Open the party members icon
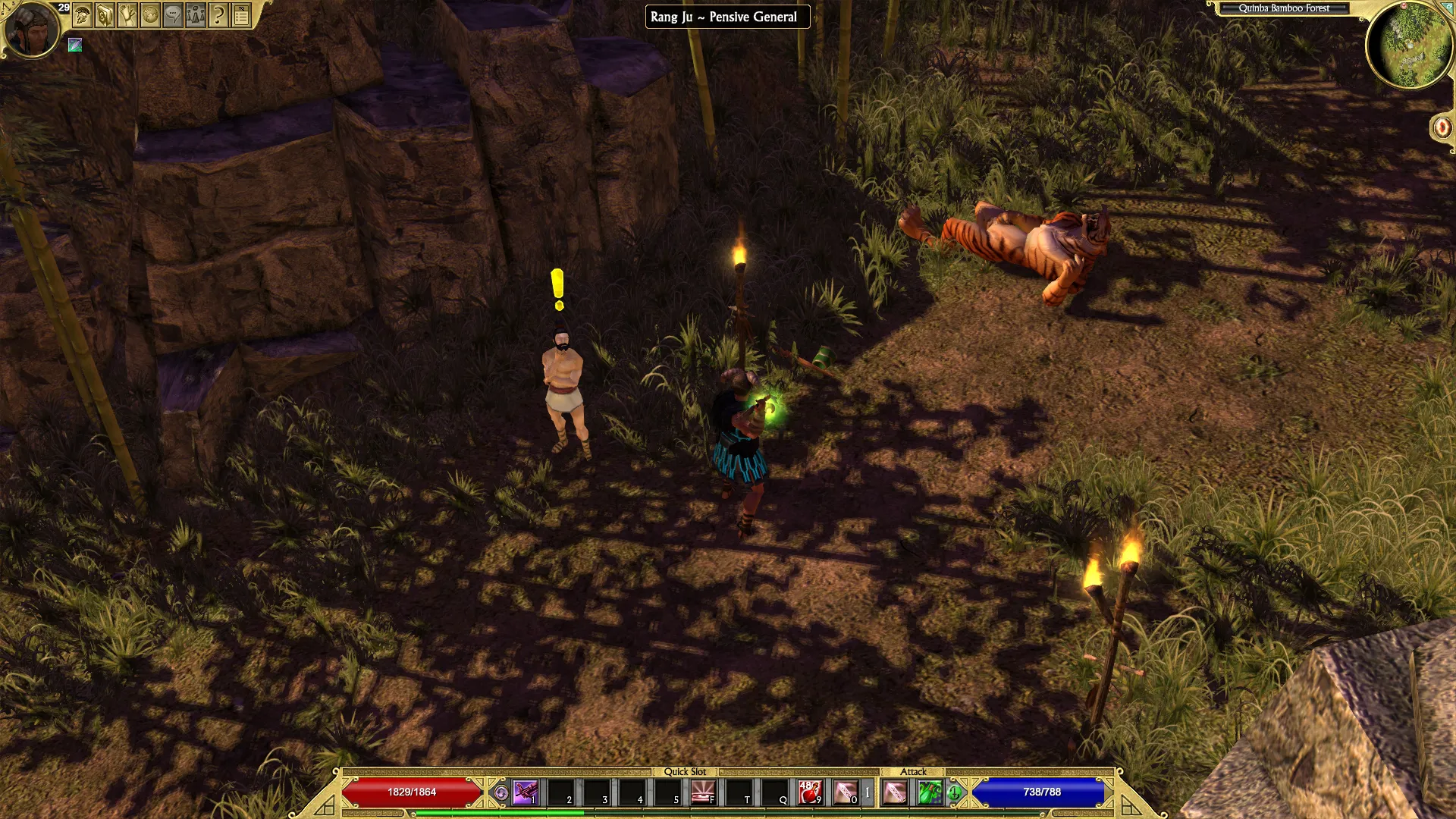This screenshot has width=1456, height=819. click(x=196, y=14)
